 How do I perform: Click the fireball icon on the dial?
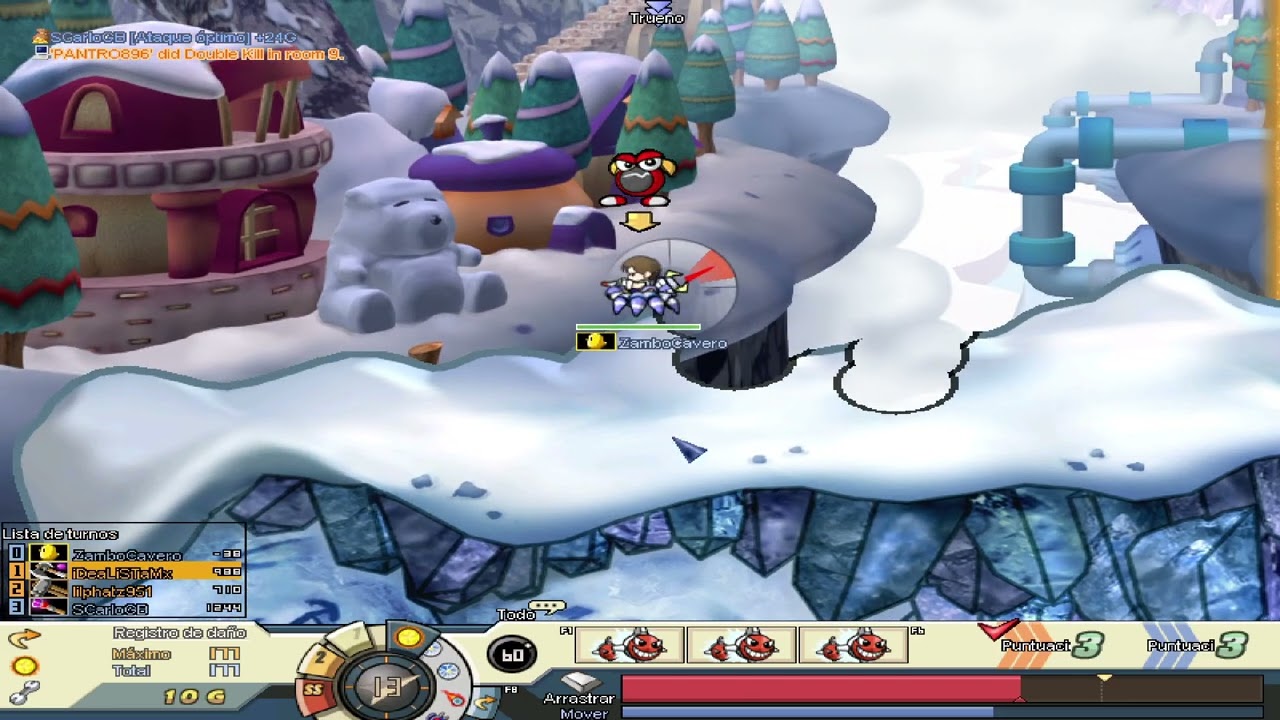point(453,697)
